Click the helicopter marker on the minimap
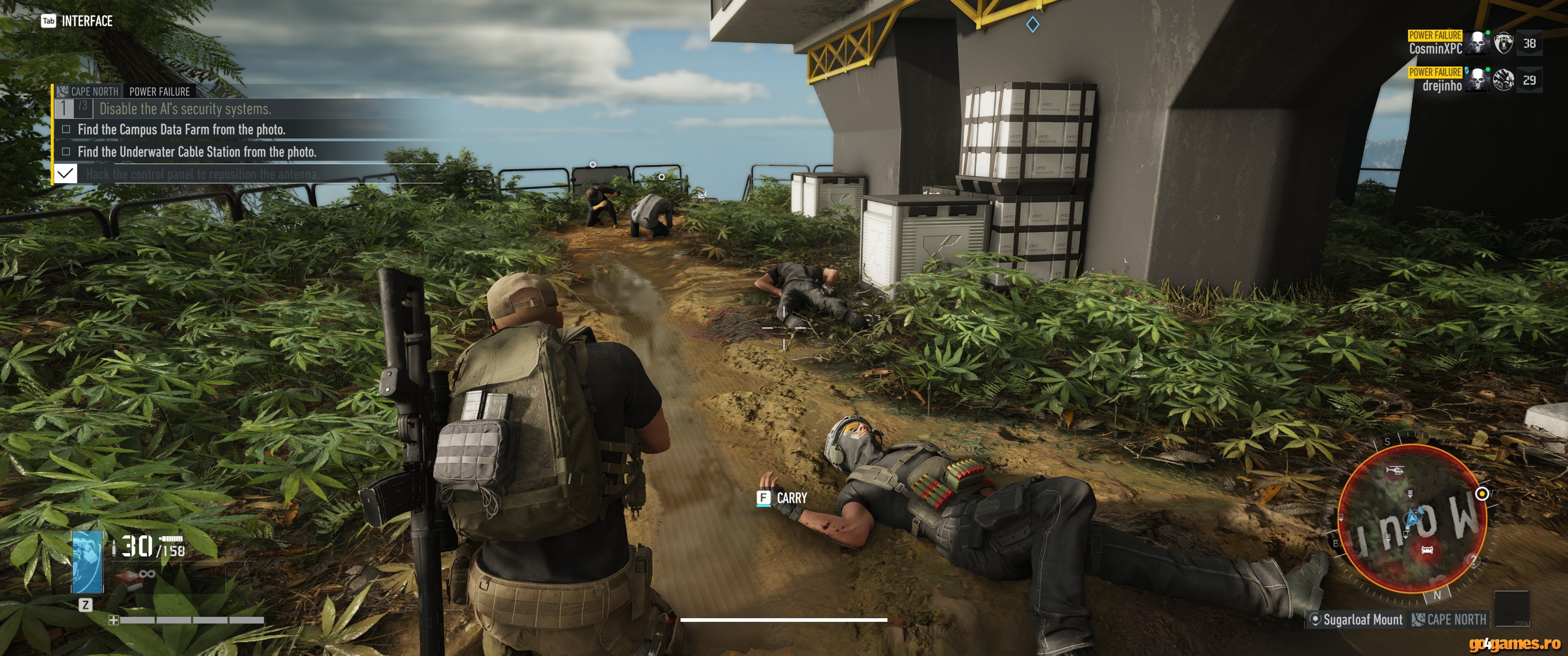 (x=1394, y=471)
